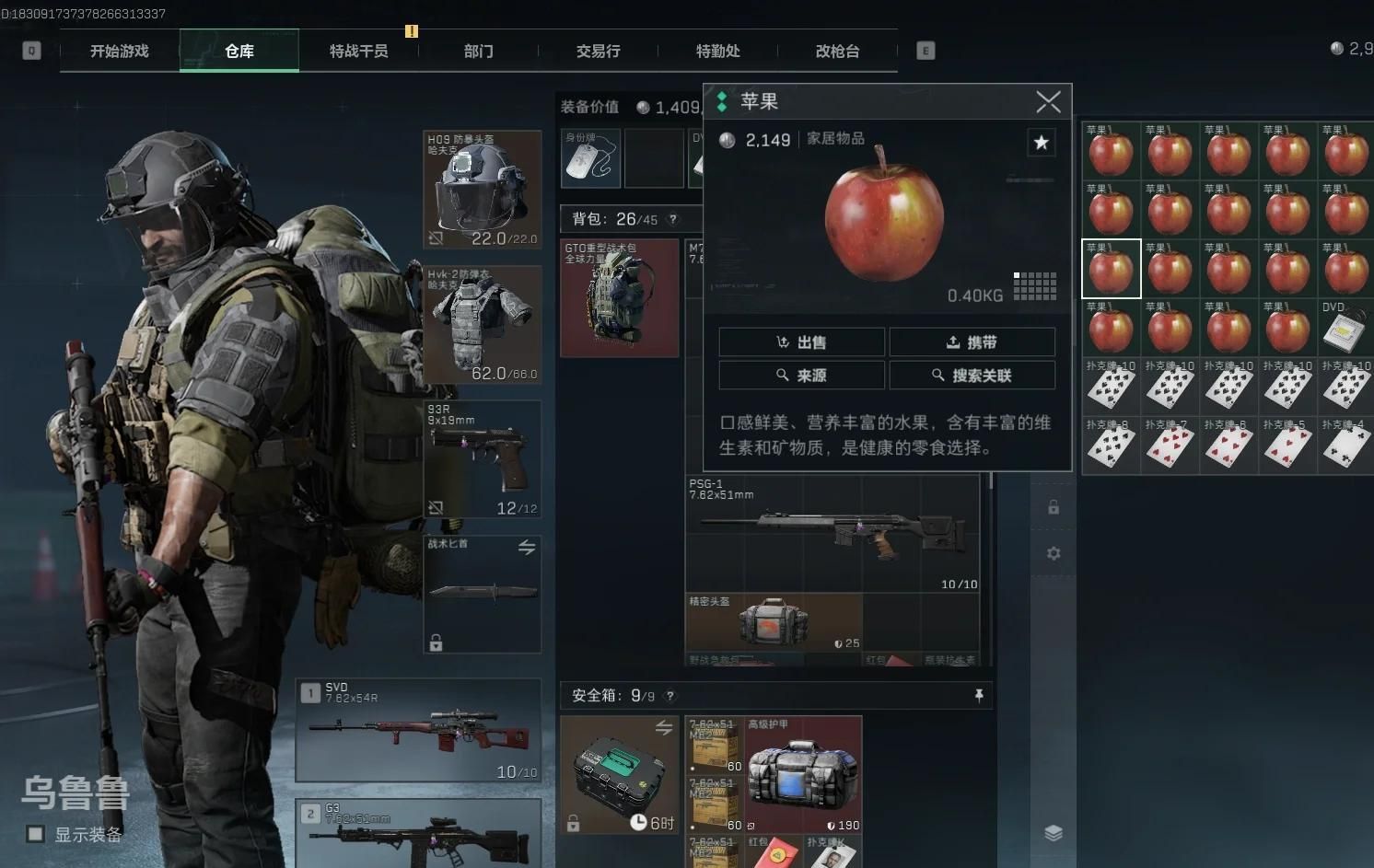
Task: Click the lock icon in the right sidebar
Action: pyautogui.click(x=1053, y=506)
